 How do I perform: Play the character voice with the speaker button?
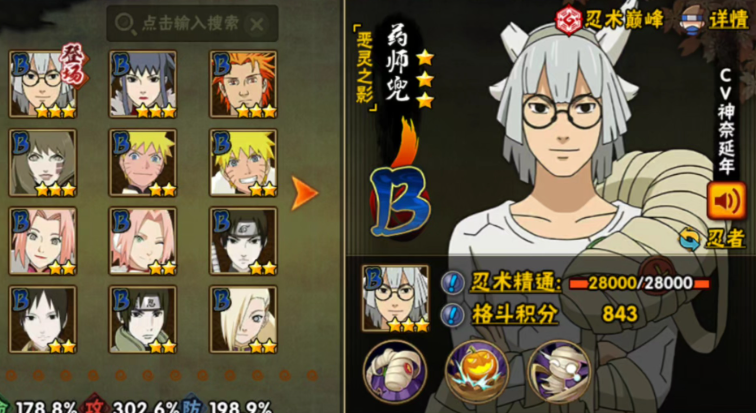(x=725, y=201)
